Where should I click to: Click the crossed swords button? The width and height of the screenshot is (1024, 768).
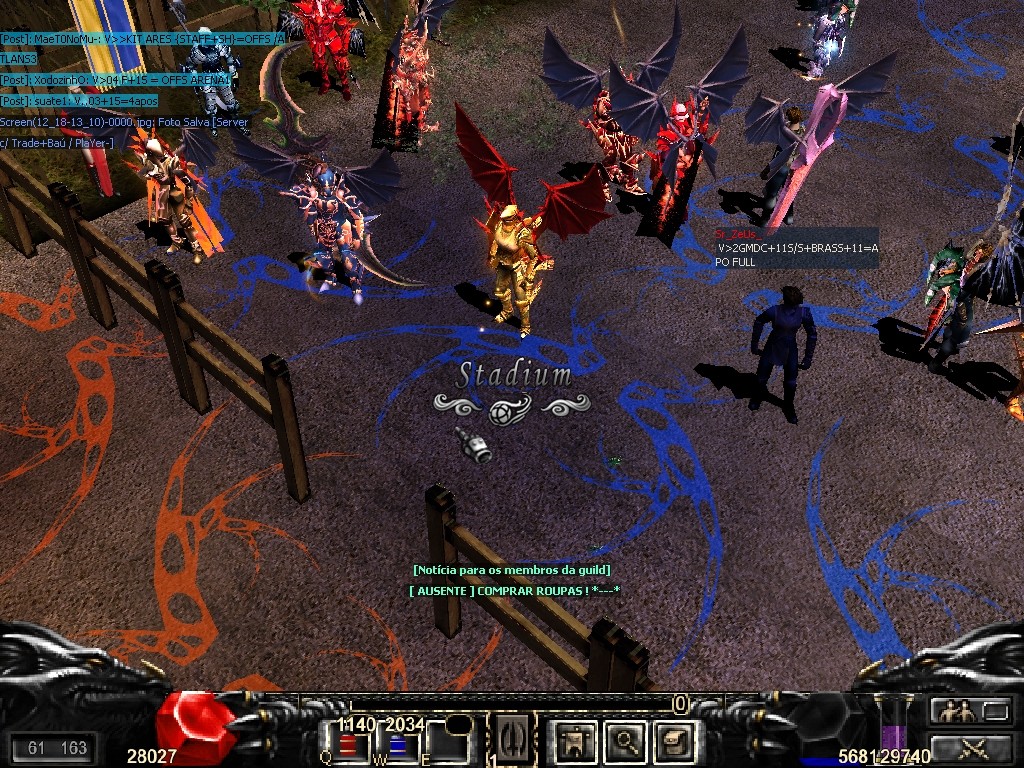(973, 746)
